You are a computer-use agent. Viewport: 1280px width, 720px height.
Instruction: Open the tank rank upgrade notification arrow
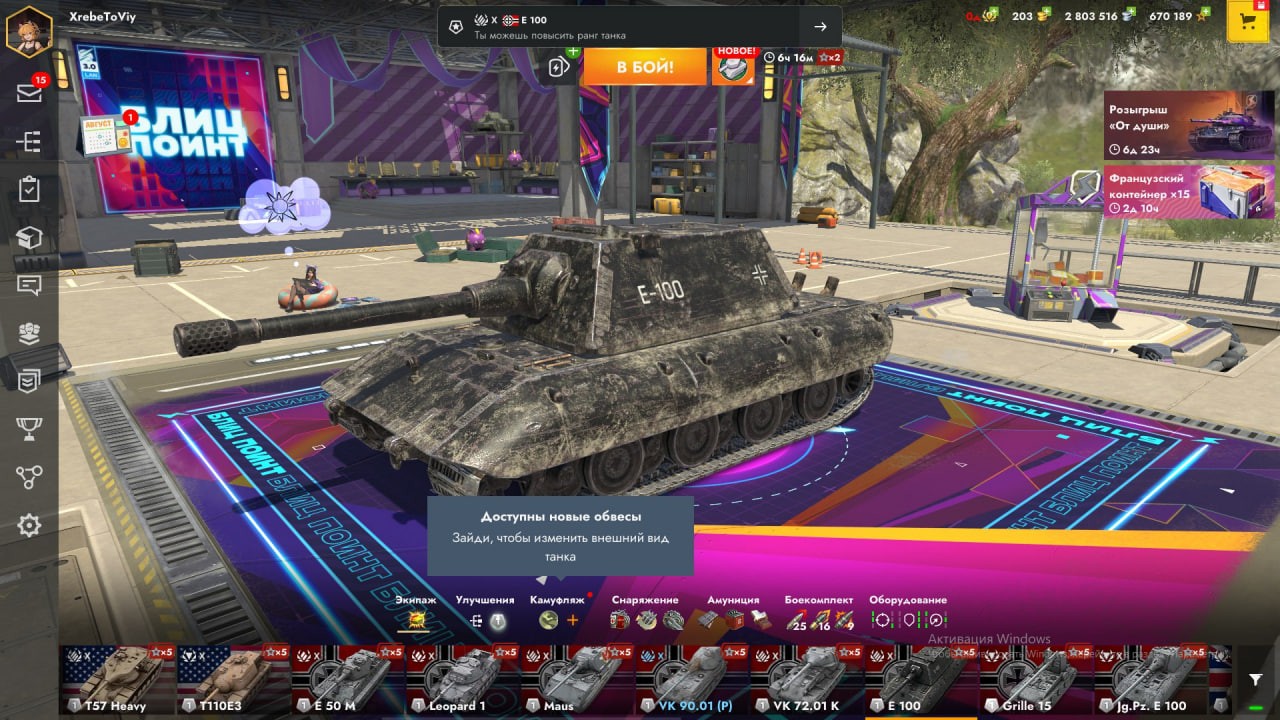(820, 27)
